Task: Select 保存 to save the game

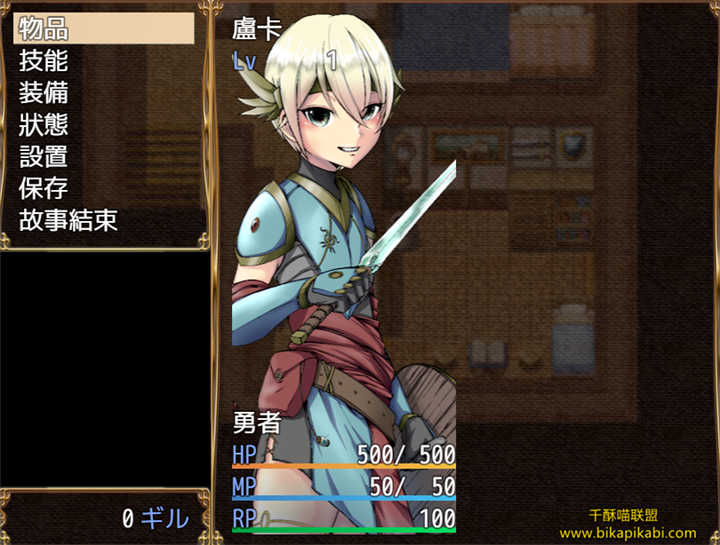Action: pos(104,188)
